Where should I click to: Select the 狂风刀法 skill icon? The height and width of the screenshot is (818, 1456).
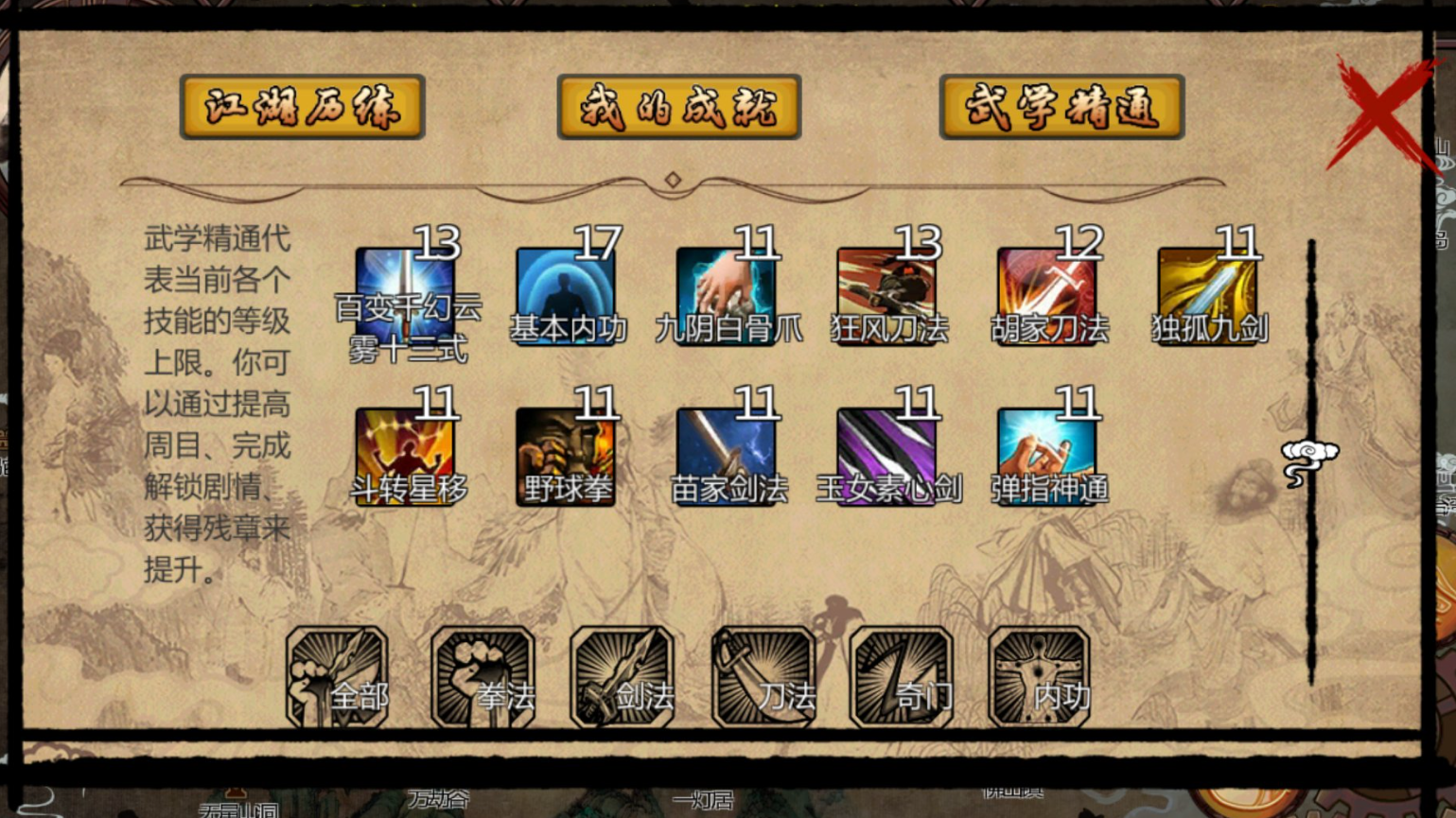pos(887,295)
